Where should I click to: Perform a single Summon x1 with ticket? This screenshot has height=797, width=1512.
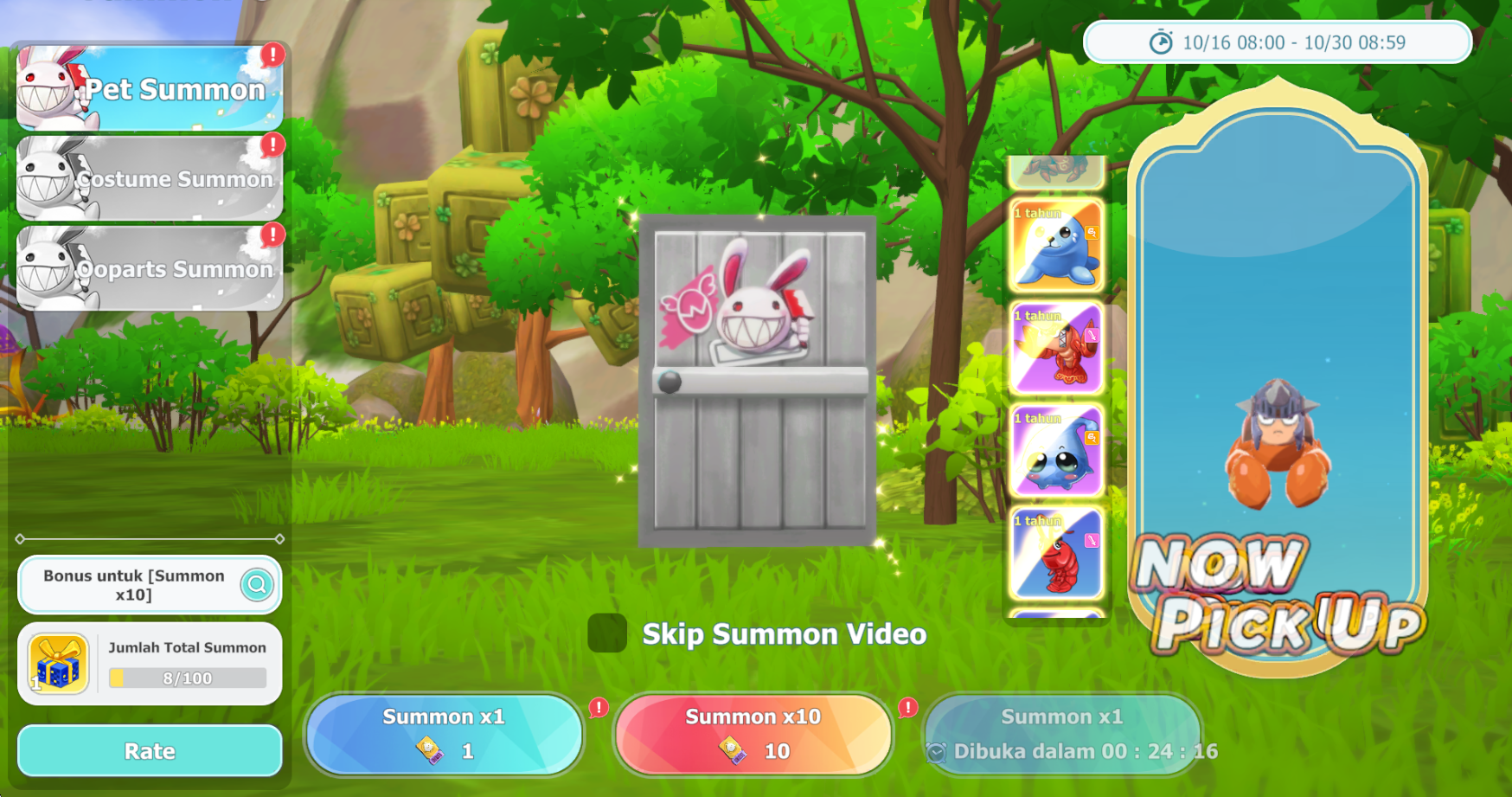[444, 735]
